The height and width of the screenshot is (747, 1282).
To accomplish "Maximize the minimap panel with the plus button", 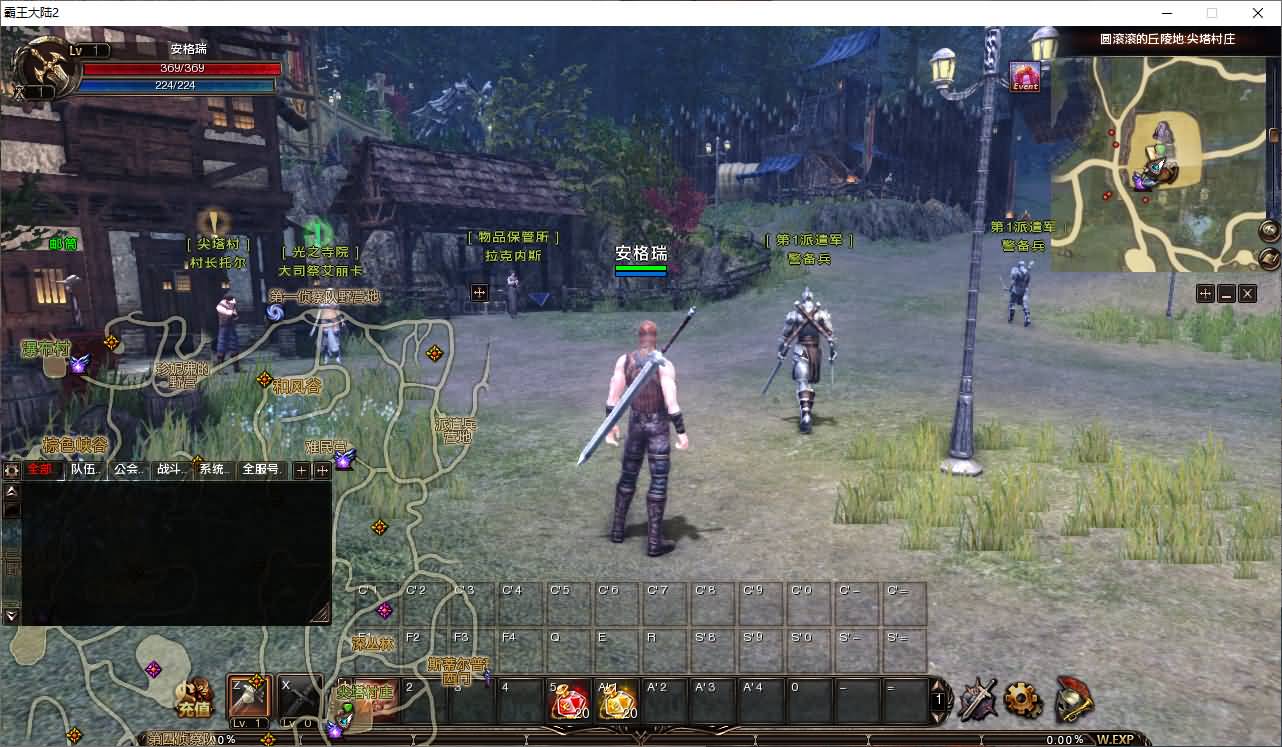I will click(x=1205, y=293).
